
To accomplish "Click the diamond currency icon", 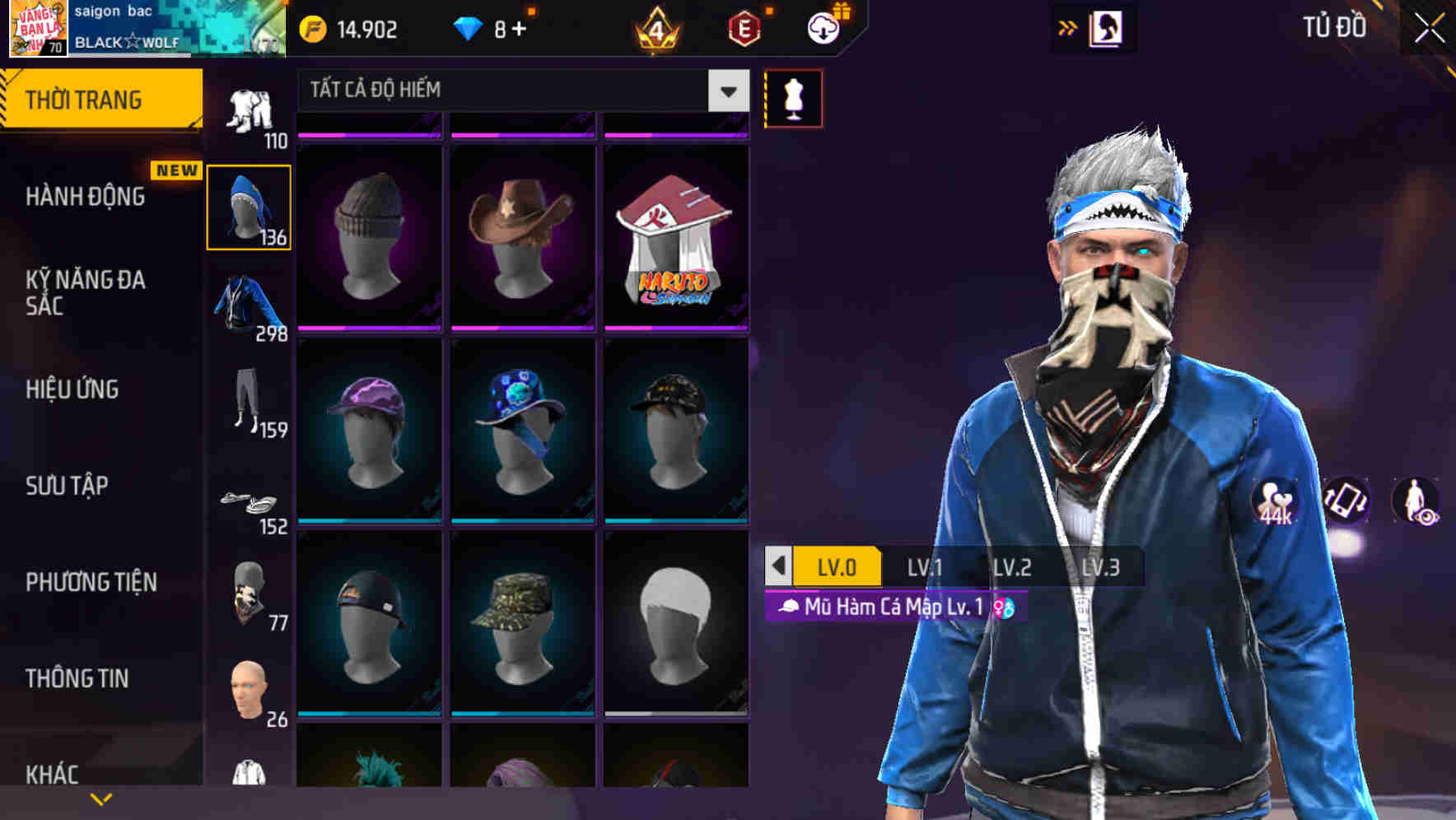I will coord(466,28).
